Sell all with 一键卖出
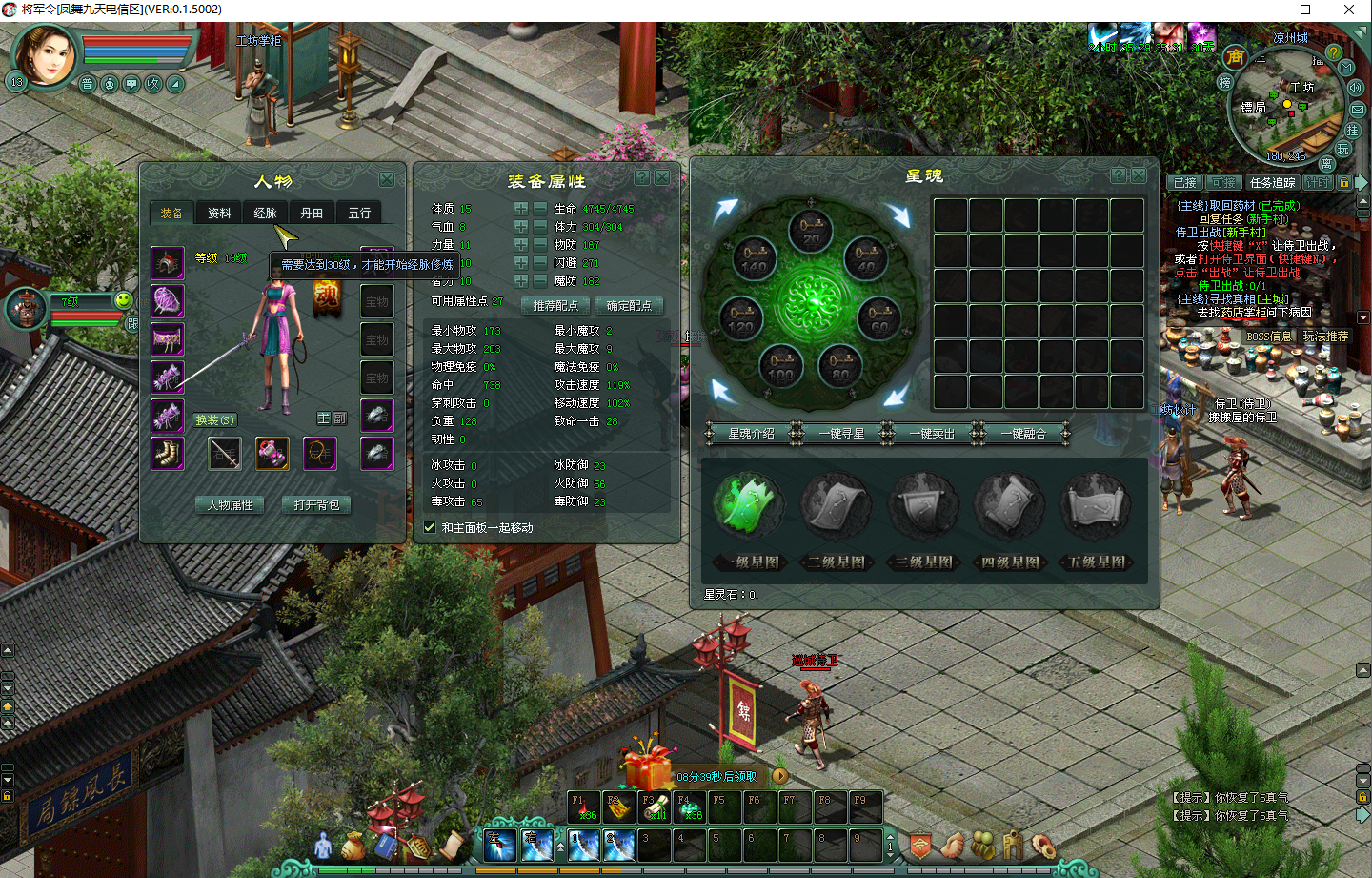This screenshot has width=1372, height=878. (932, 434)
